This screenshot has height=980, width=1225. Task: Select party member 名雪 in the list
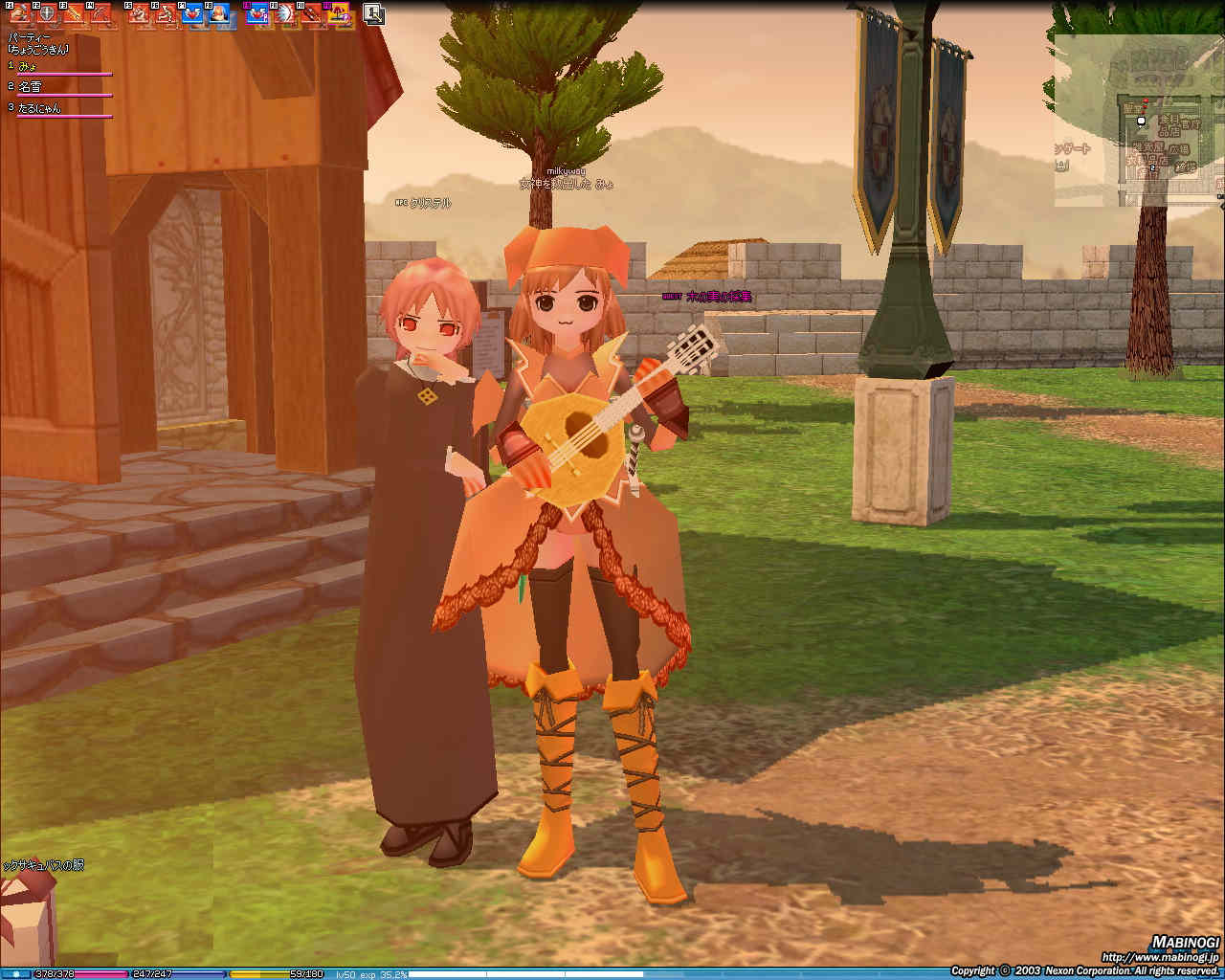point(31,87)
